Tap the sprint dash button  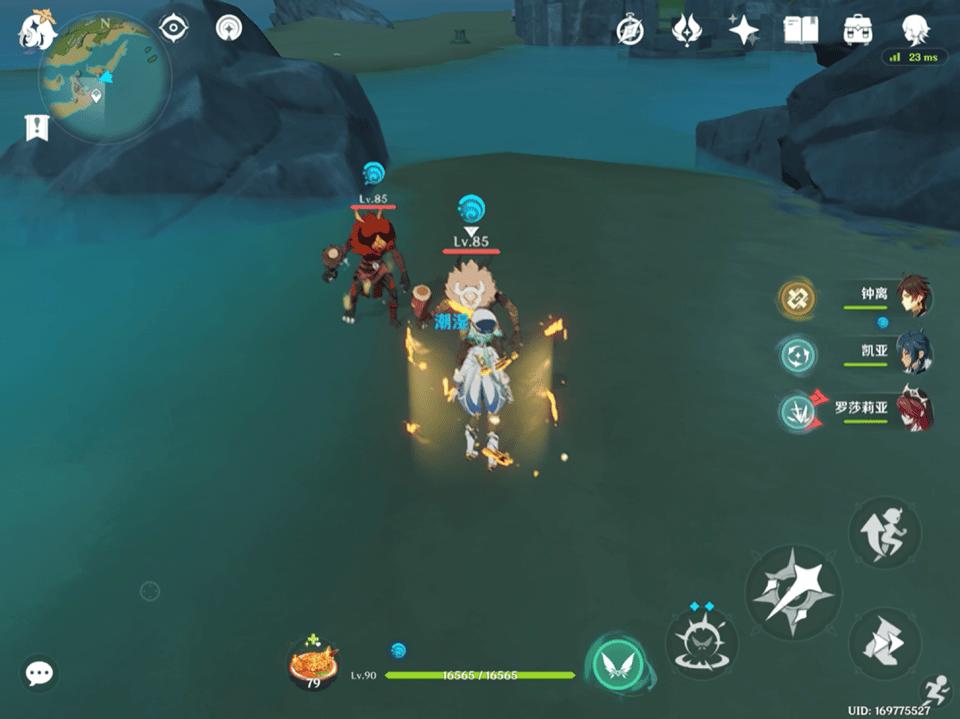coord(884,643)
